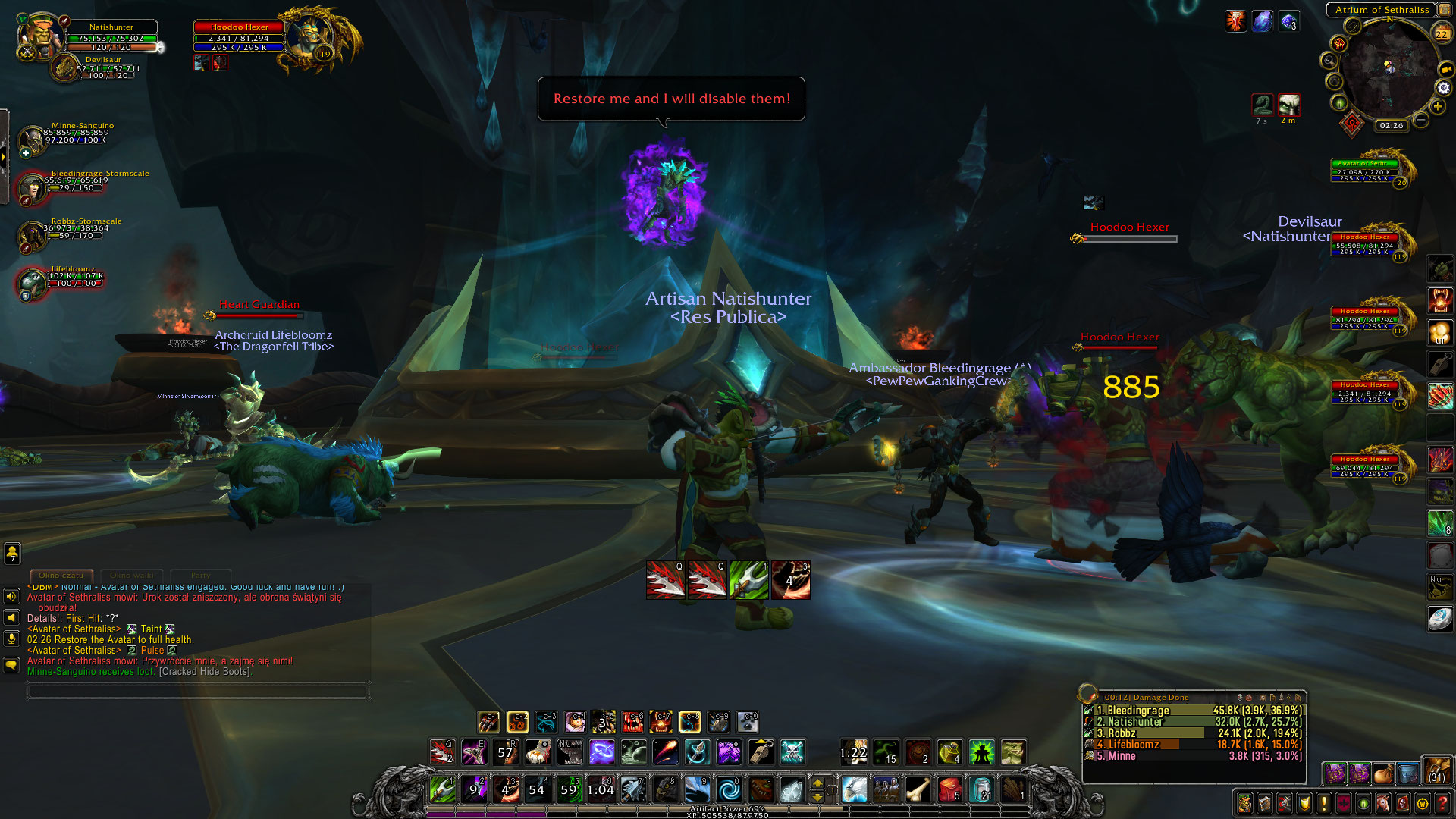
Task: Open the game settings gear beside the minimap
Action: coord(1443,89)
